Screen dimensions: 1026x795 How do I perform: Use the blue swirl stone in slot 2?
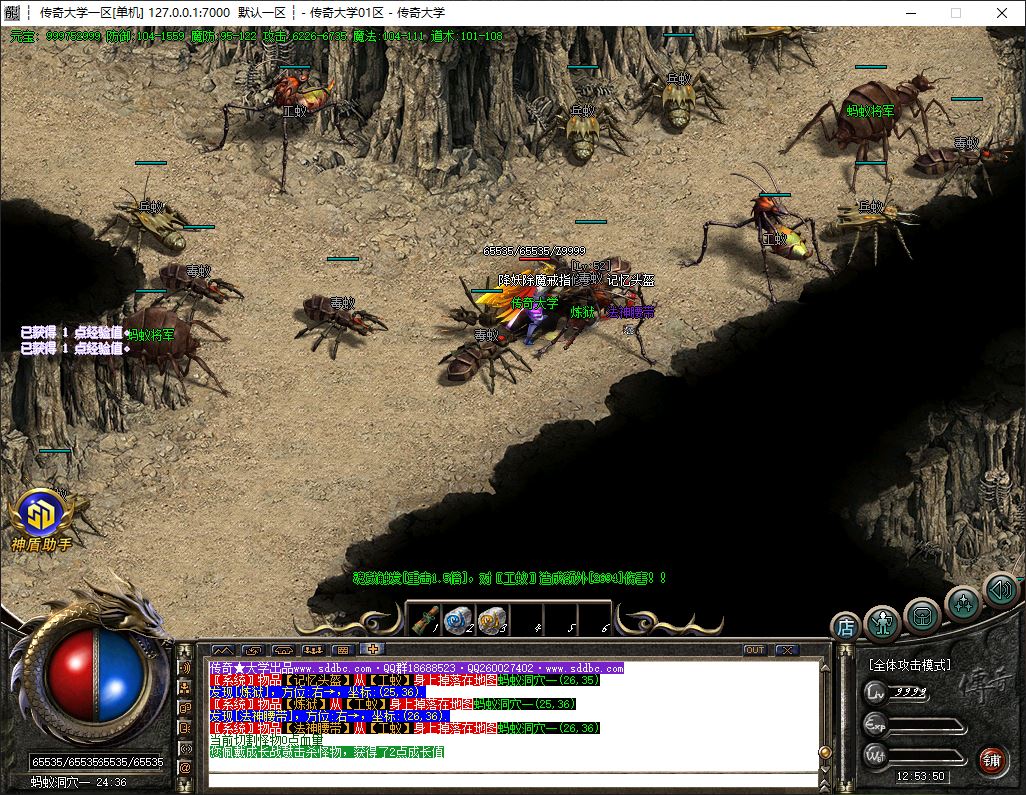[457, 620]
